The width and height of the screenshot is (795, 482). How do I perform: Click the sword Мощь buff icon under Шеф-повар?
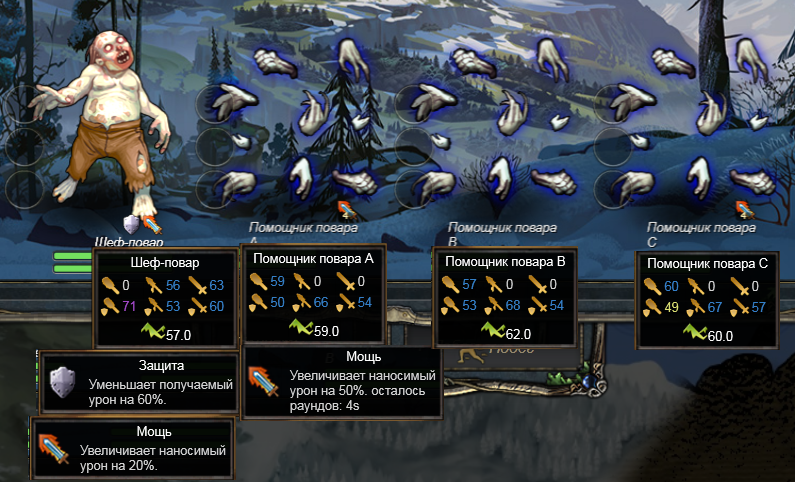pos(151,222)
